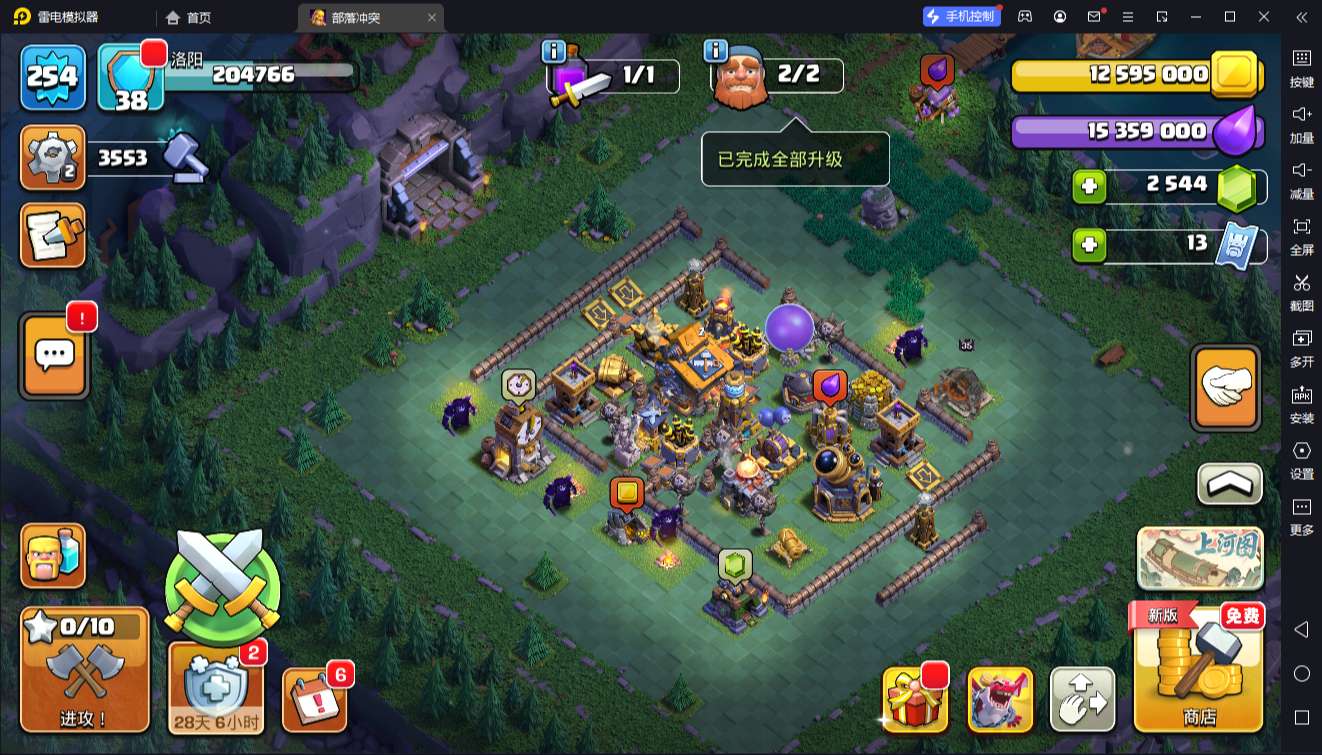Image resolution: width=1322 pixels, height=755 pixels.
Task: Open the layout editor hand-and-arrows button
Action: [x=1082, y=700]
